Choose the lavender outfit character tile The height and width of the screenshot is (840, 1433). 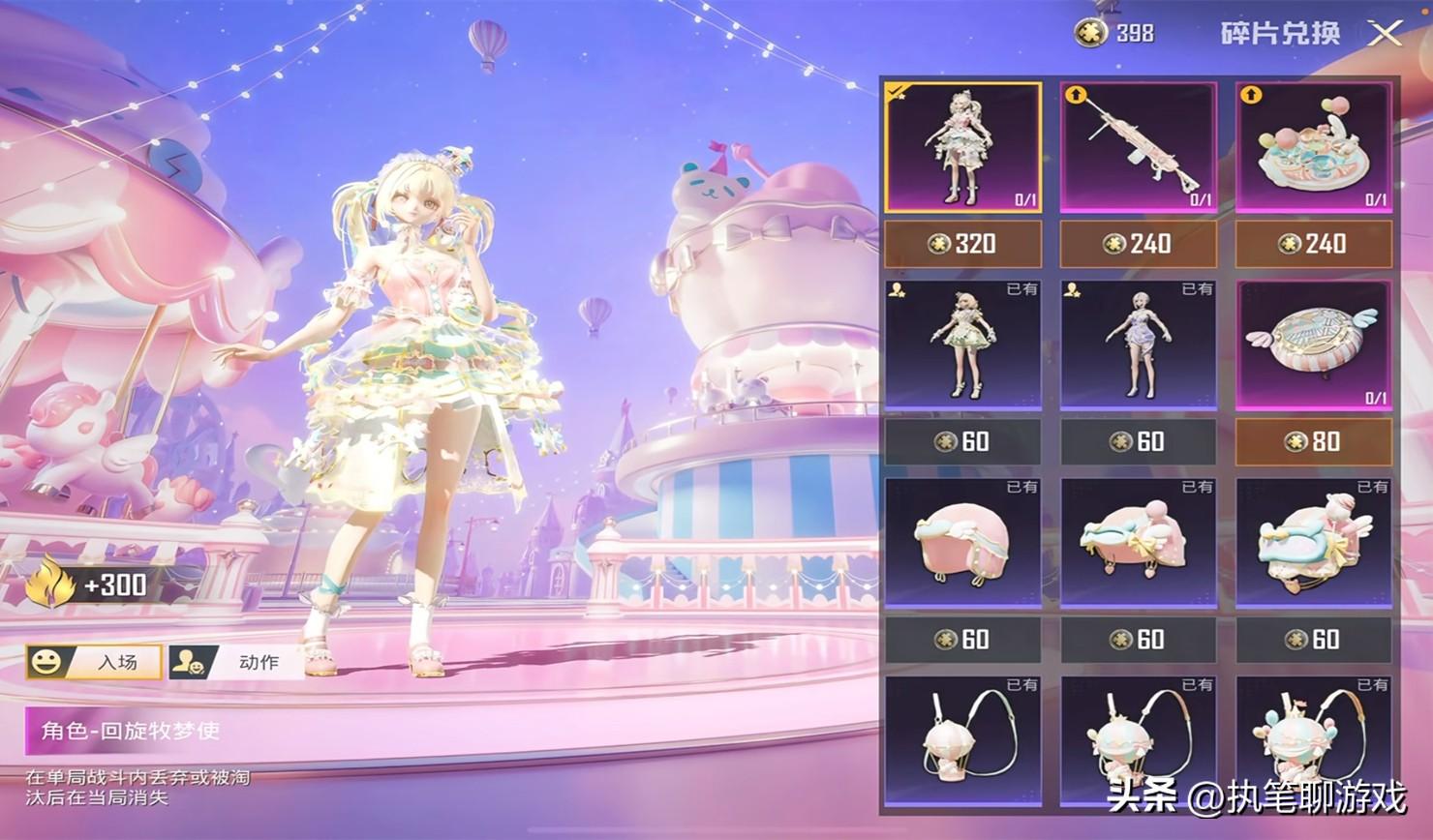click(x=1139, y=345)
